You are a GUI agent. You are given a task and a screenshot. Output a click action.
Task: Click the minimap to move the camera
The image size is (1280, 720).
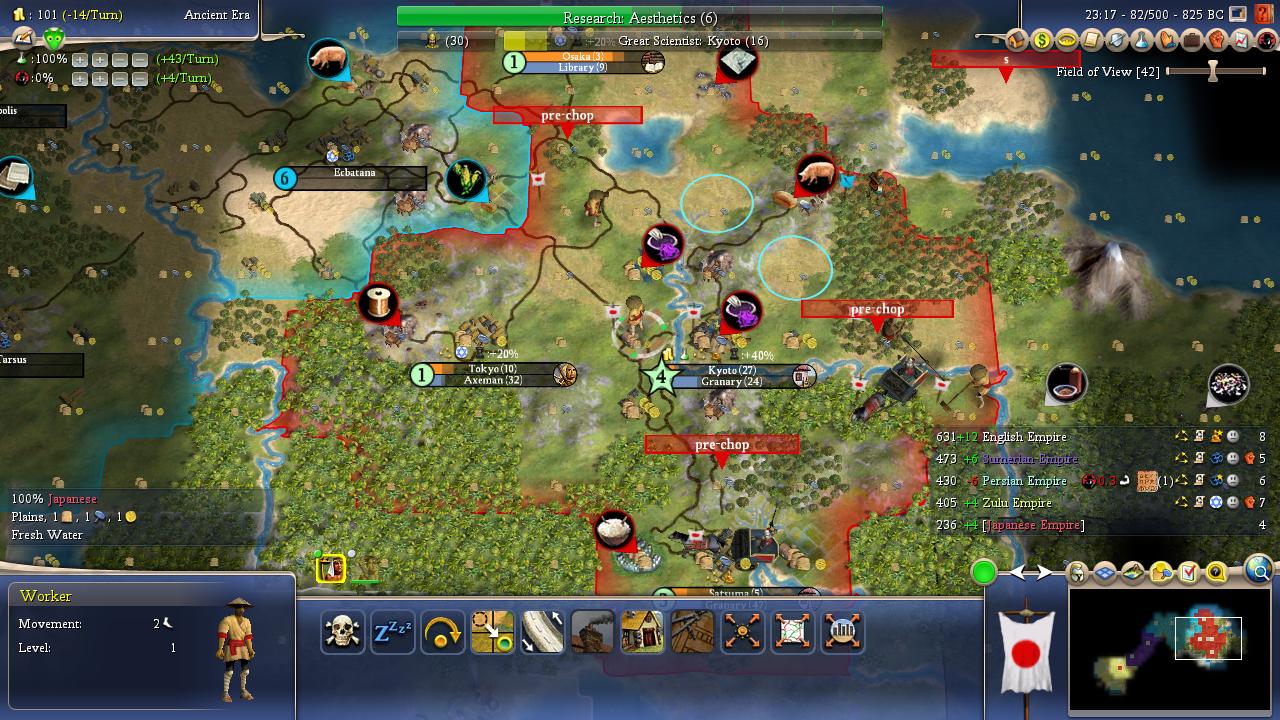pos(1170,648)
